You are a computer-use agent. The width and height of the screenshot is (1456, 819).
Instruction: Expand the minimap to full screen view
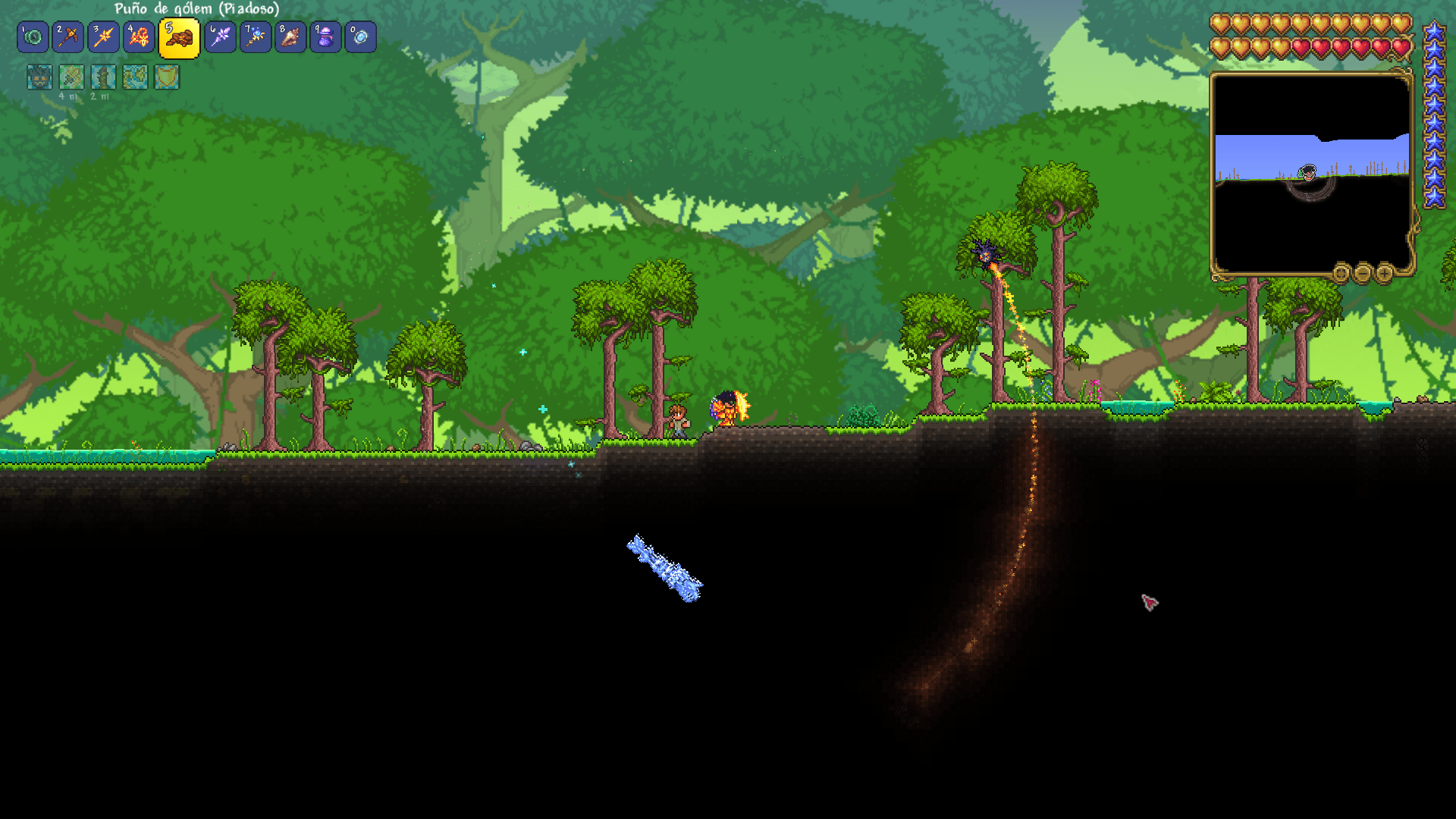[x=1340, y=274]
